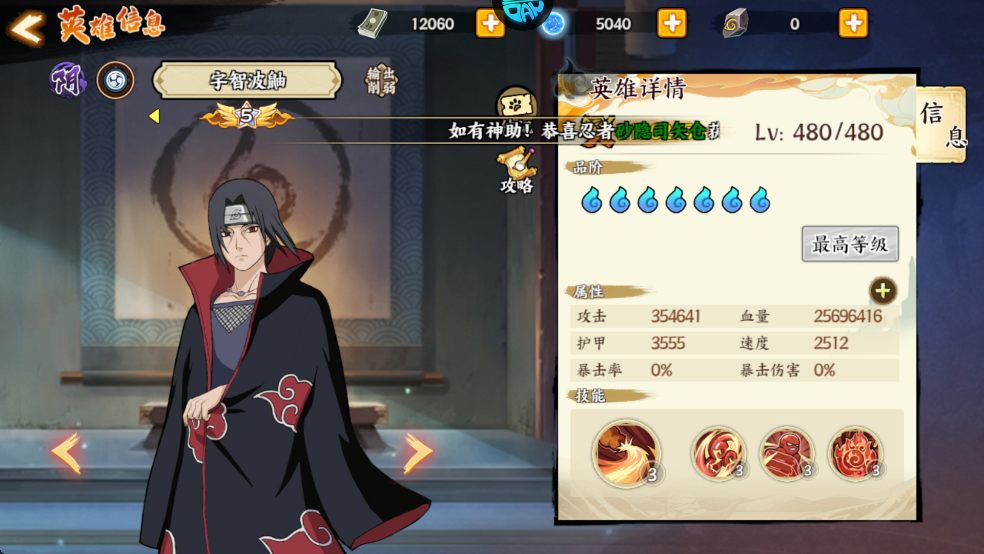Select the spiral fireball skill icon
The image size is (984, 554).
click(x=856, y=453)
